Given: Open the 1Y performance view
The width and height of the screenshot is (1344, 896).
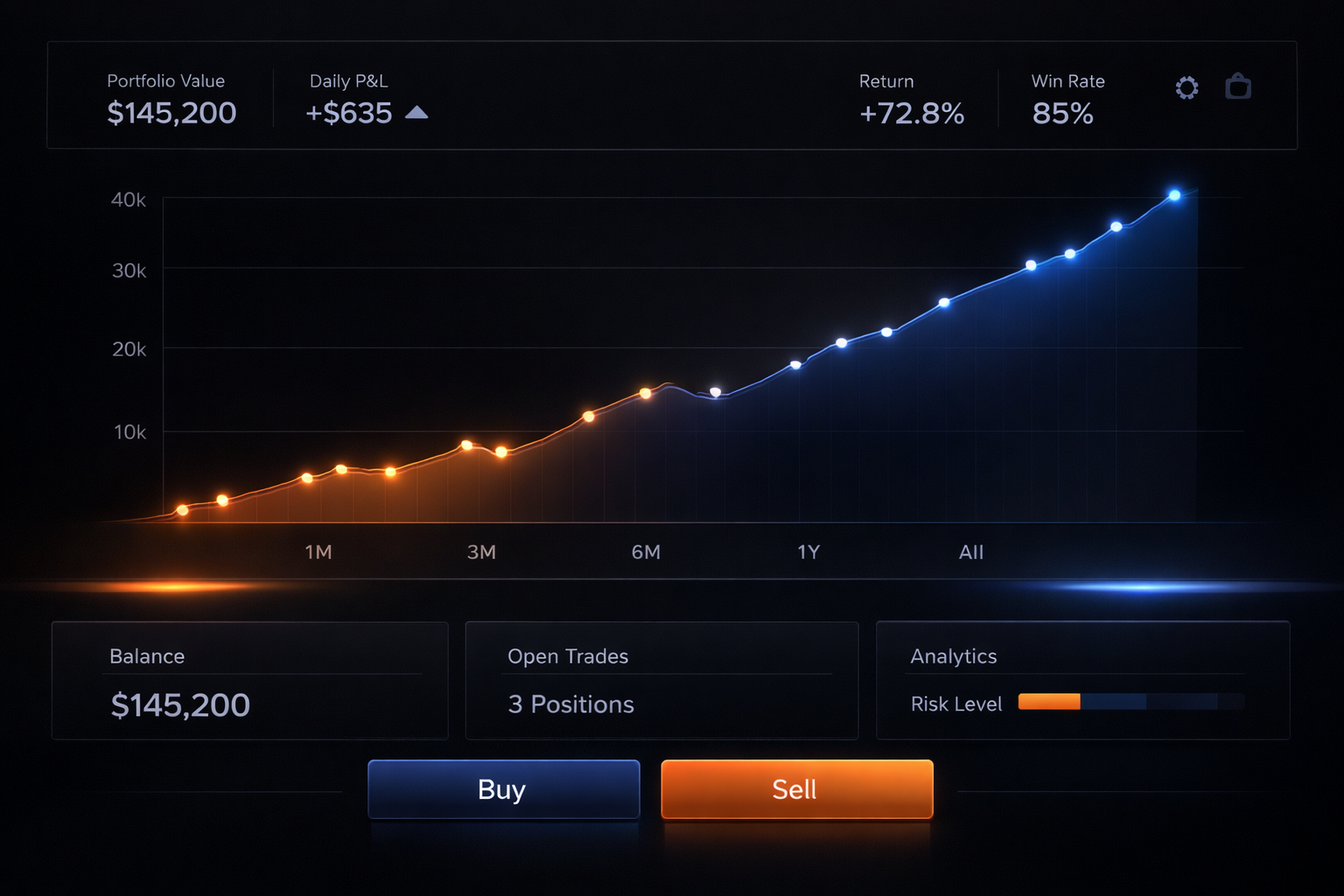Looking at the screenshot, I should point(808,552).
